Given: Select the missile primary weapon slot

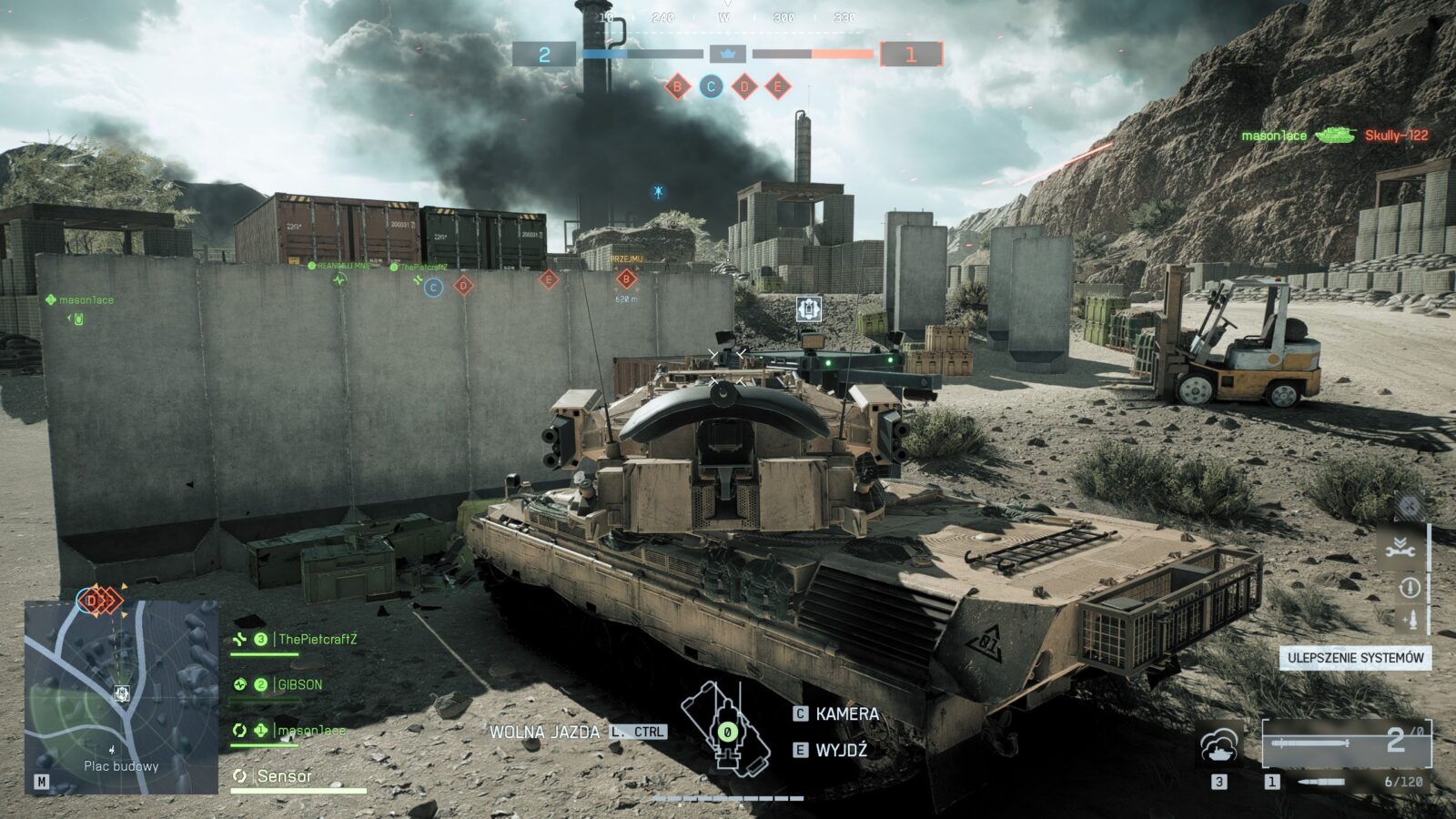Looking at the screenshot, I should point(1346,743).
